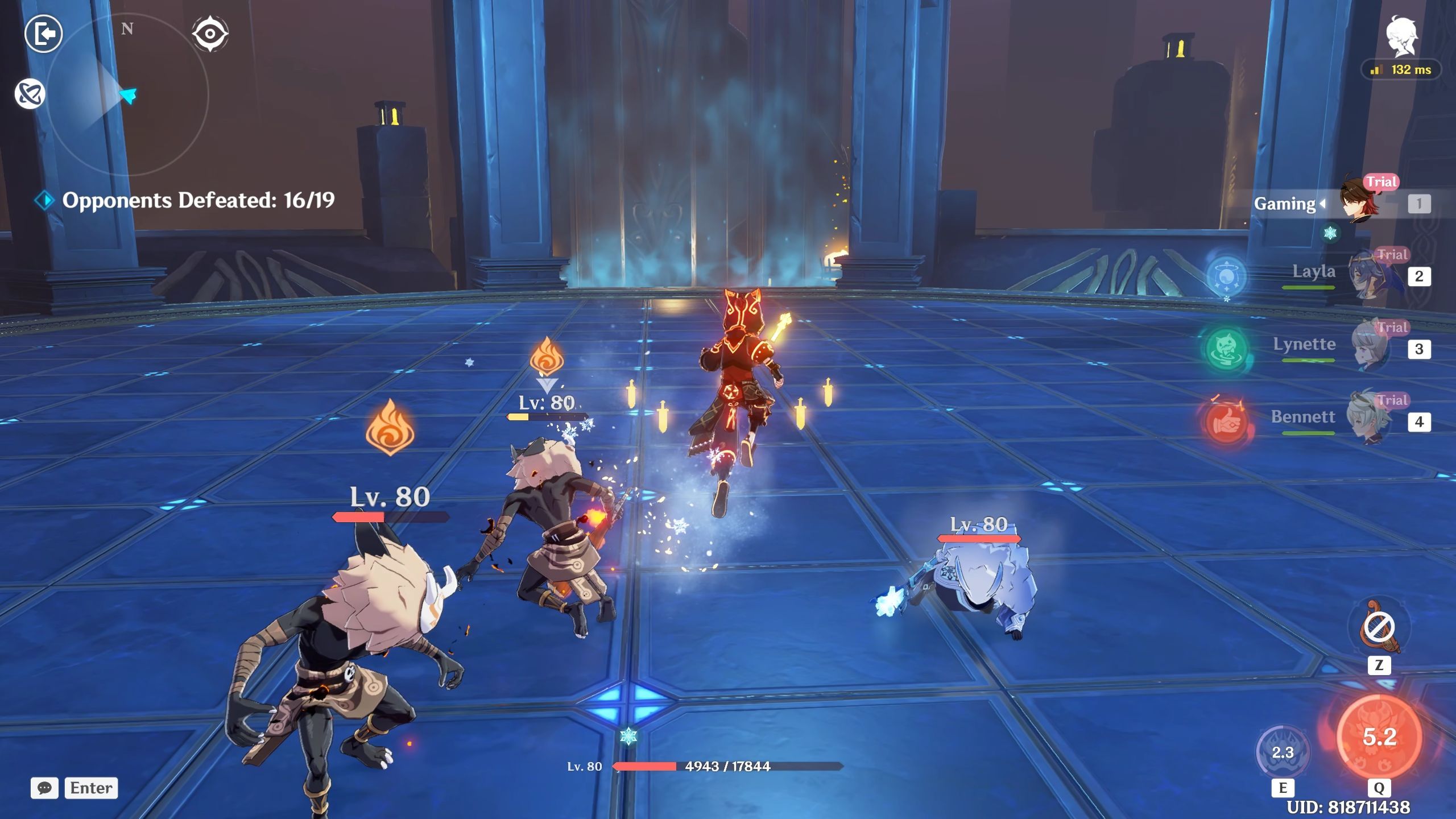Click the circular minimap compass
The height and width of the screenshot is (819, 1456).
click(x=127, y=95)
